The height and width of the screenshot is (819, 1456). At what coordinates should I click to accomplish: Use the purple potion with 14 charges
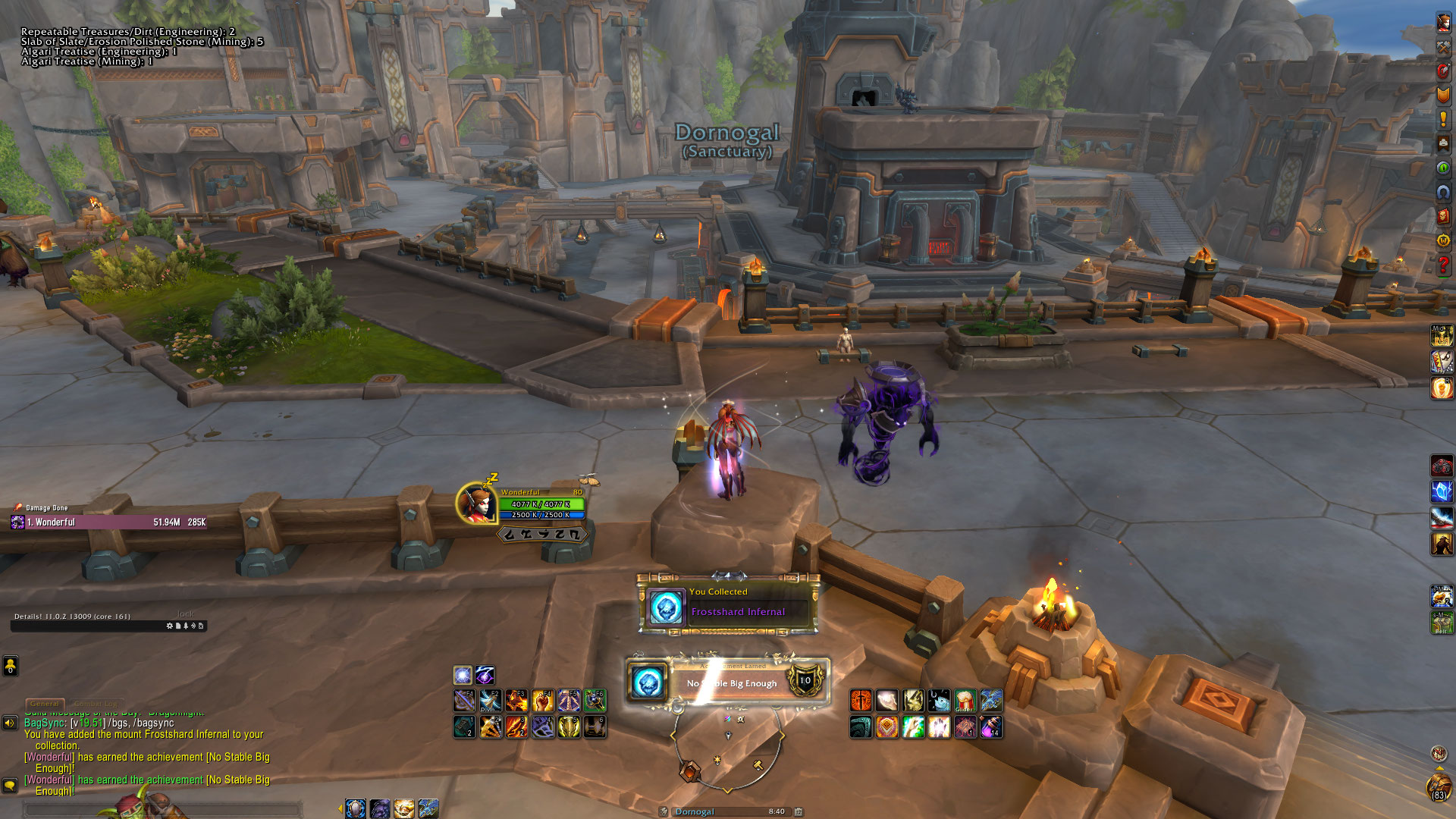[x=990, y=727]
